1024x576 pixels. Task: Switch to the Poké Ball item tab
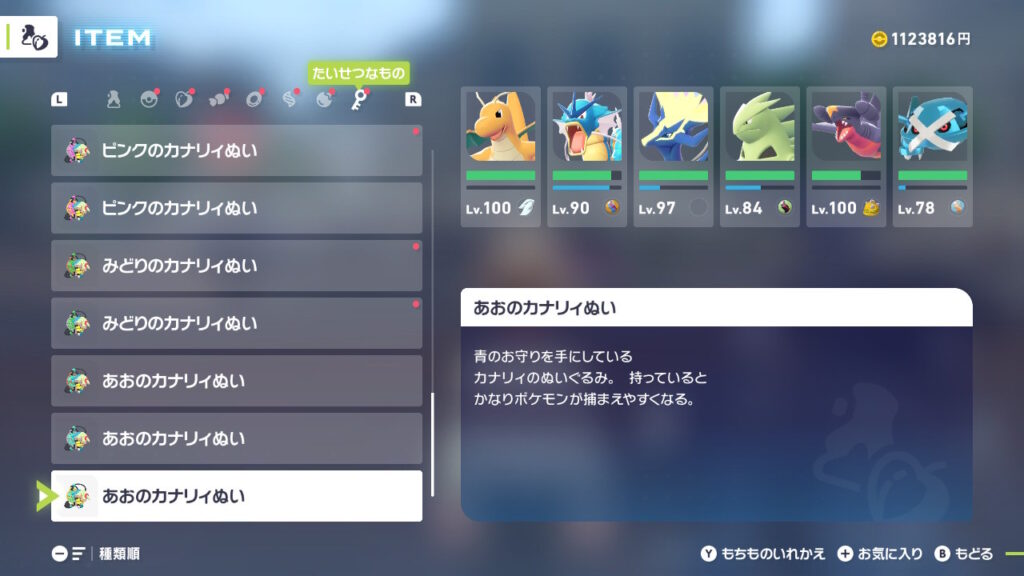click(x=149, y=99)
